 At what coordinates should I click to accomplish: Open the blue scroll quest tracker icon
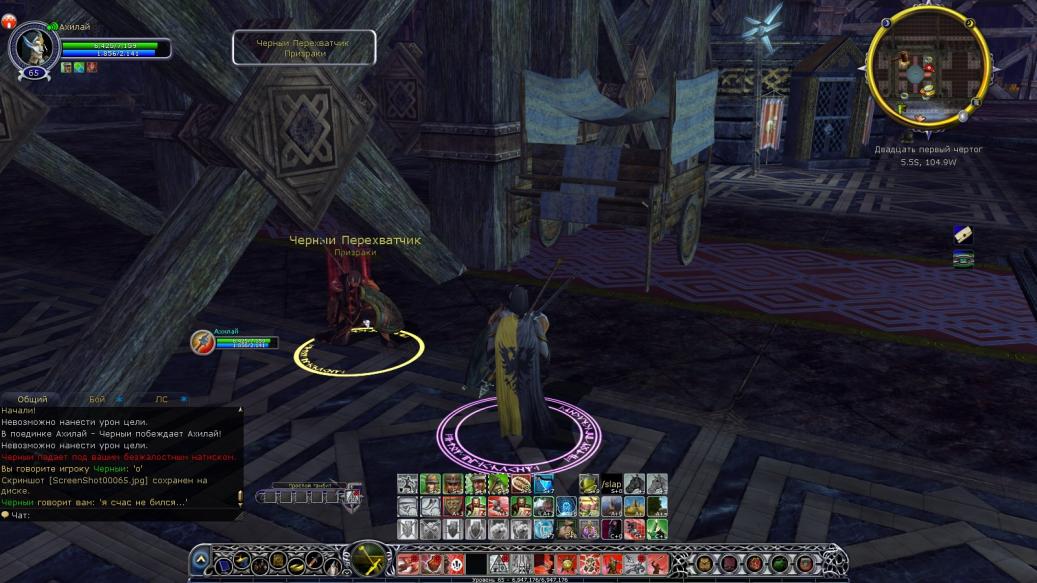point(962,234)
